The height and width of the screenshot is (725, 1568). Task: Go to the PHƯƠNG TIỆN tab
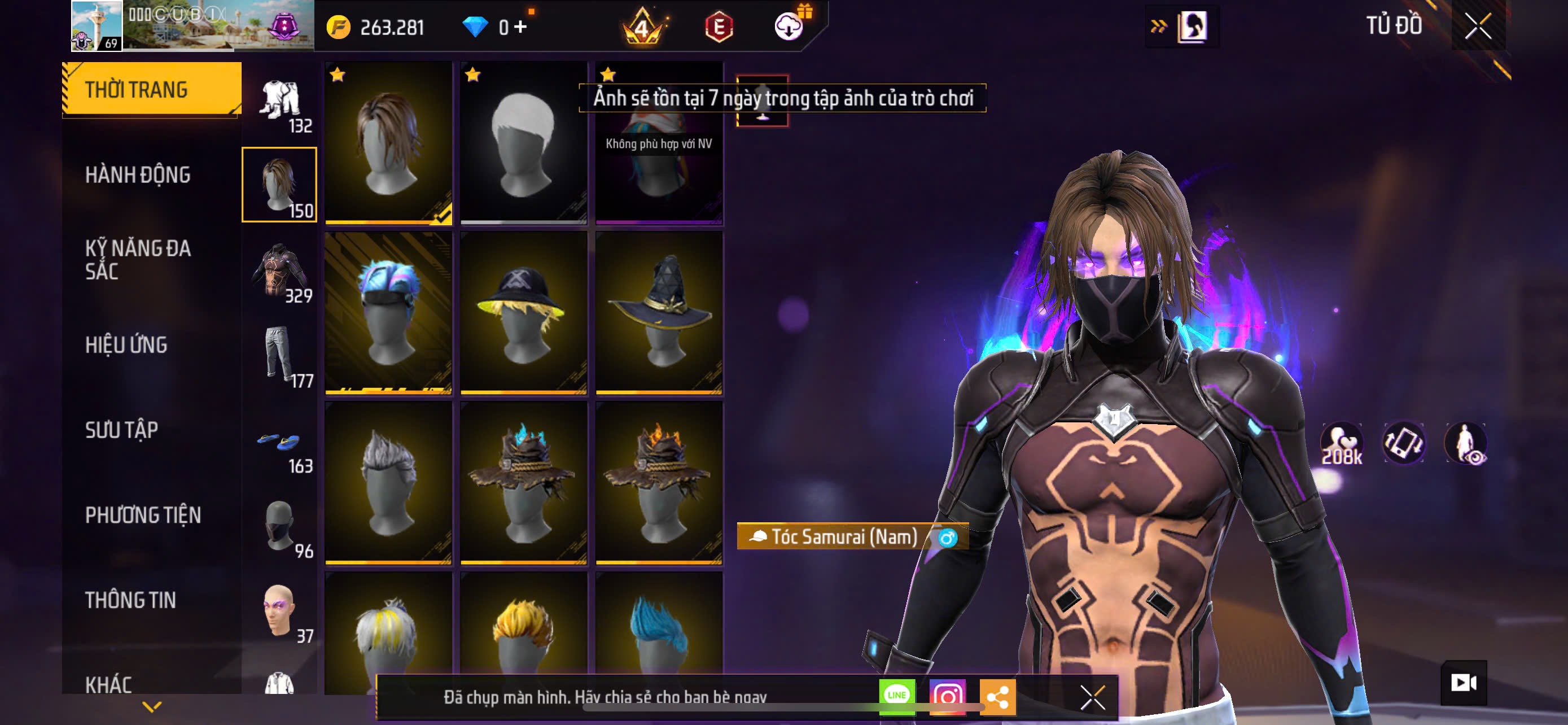pyautogui.click(x=143, y=515)
